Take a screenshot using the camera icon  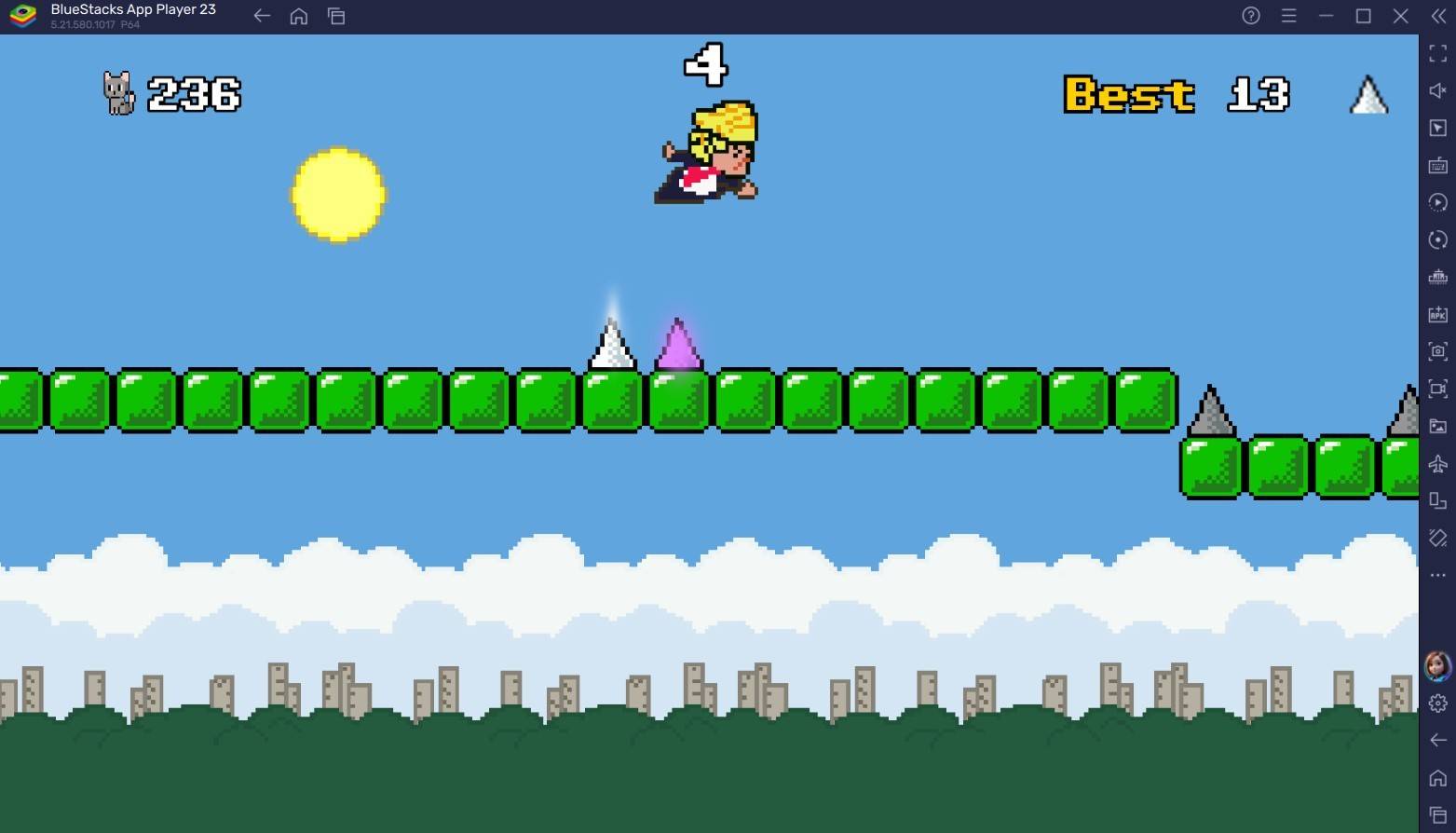[x=1437, y=351]
